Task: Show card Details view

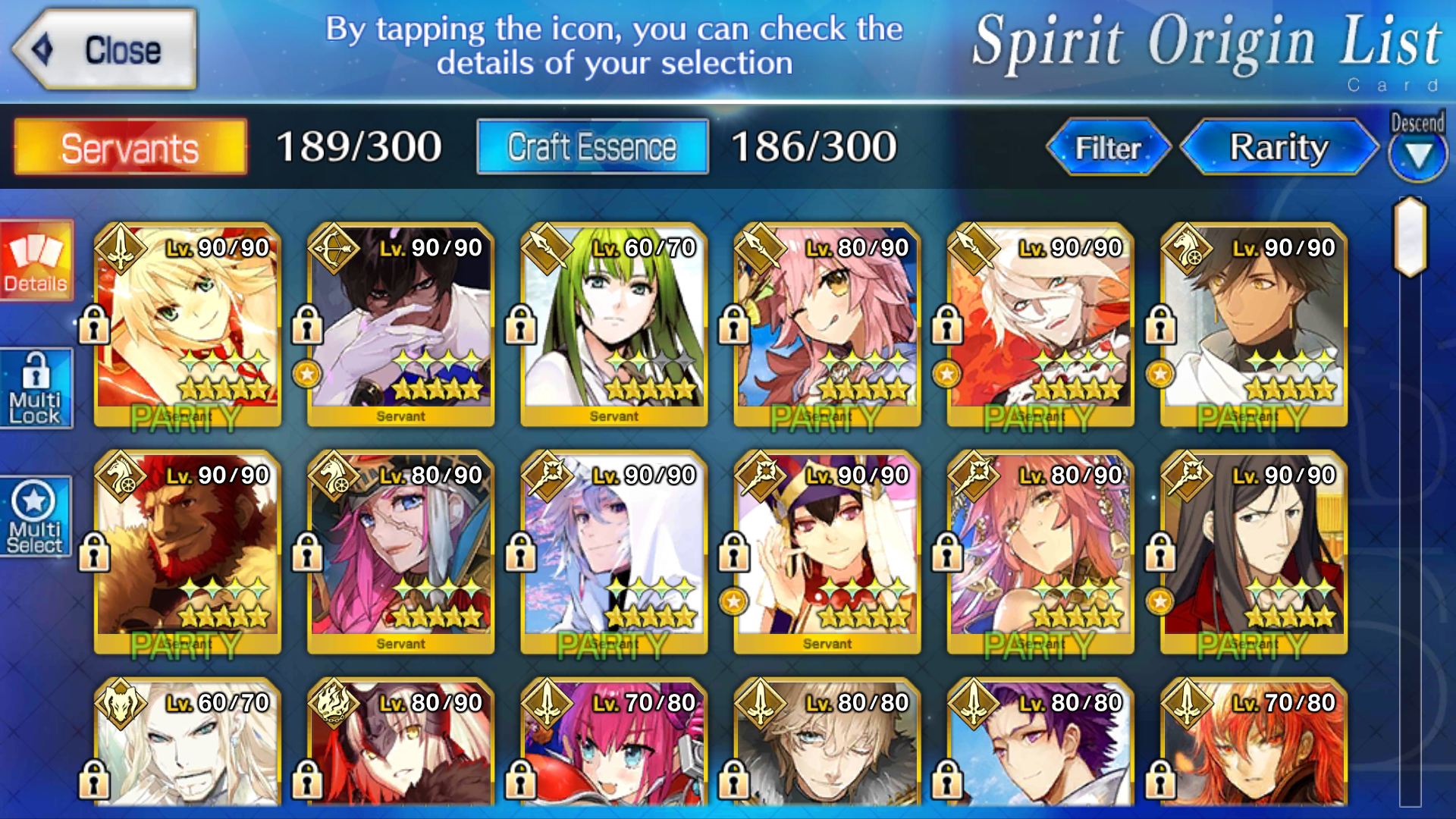Action: [36, 261]
